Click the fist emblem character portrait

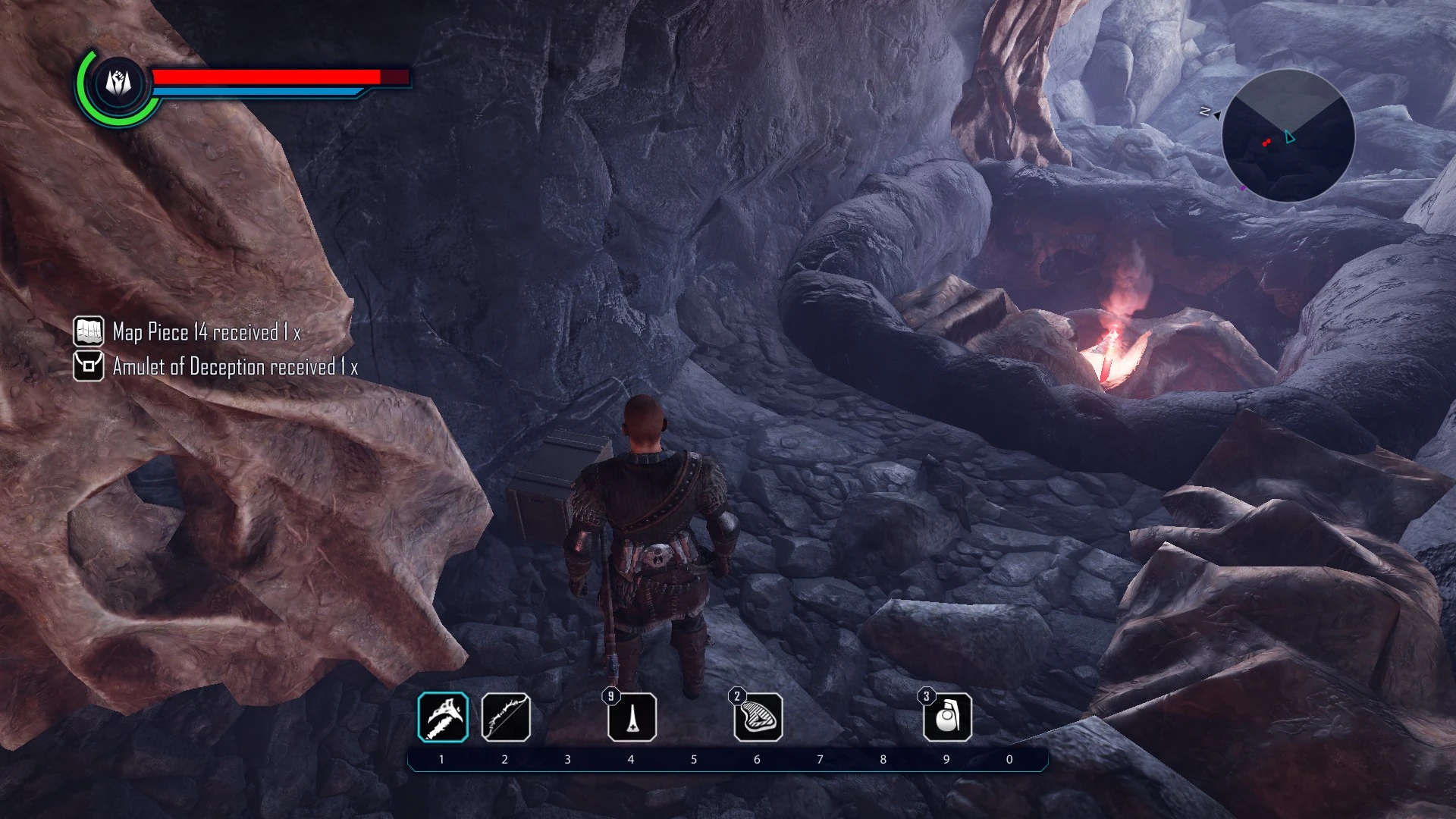pos(118,83)
